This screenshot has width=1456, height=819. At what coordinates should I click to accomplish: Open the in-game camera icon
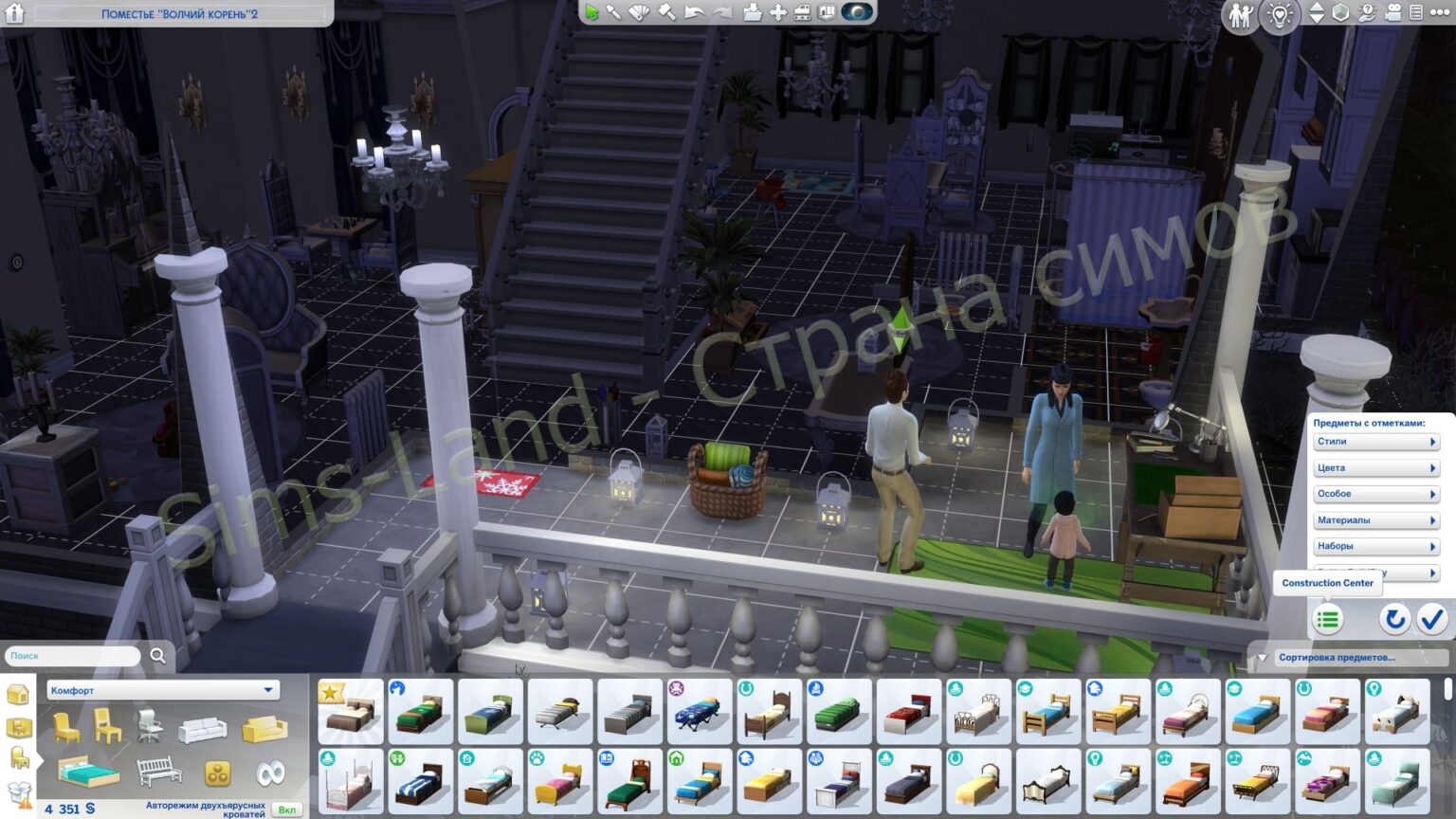coord(1392,13)
